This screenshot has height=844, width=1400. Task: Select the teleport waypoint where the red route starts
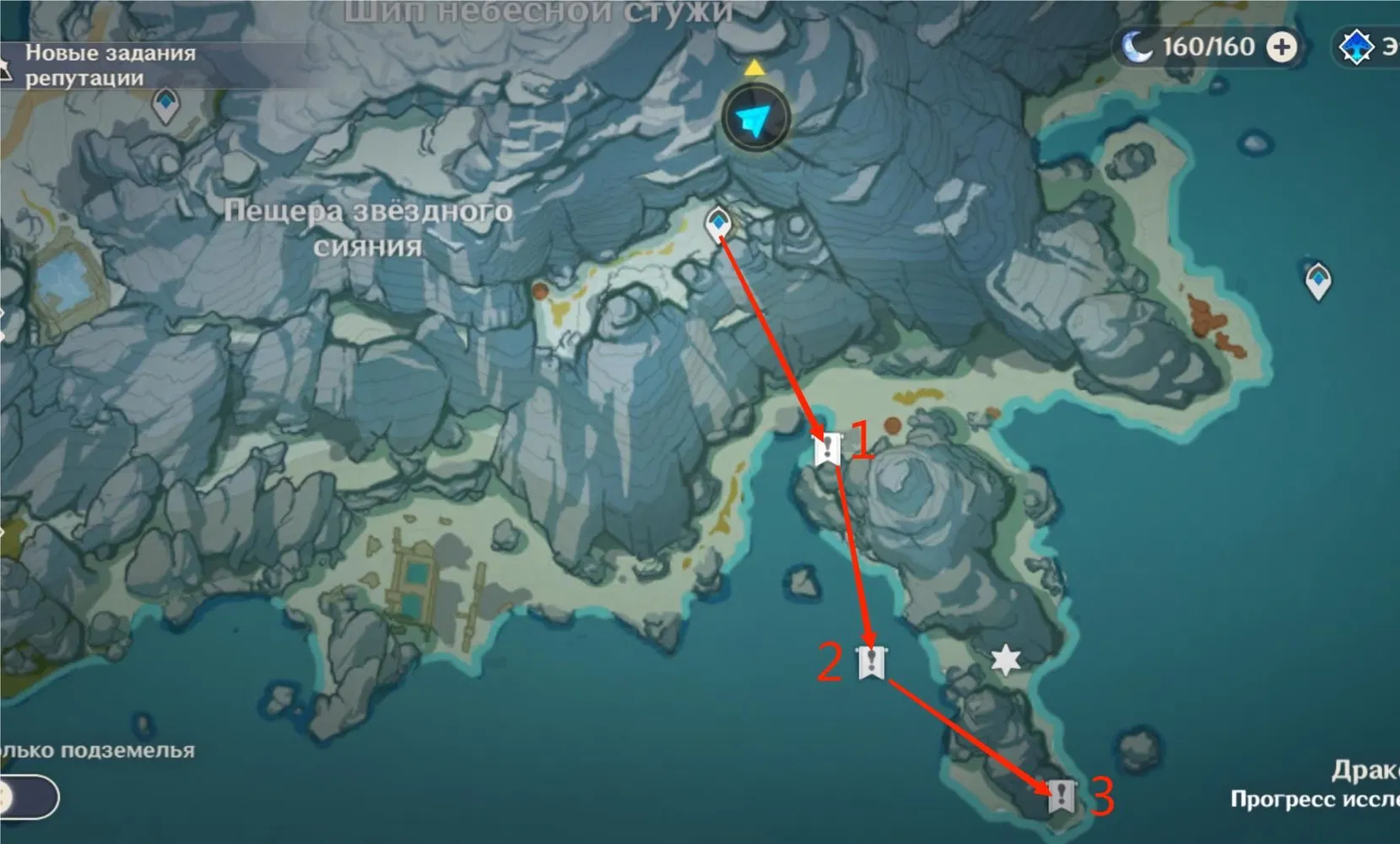tap(718, 225)
